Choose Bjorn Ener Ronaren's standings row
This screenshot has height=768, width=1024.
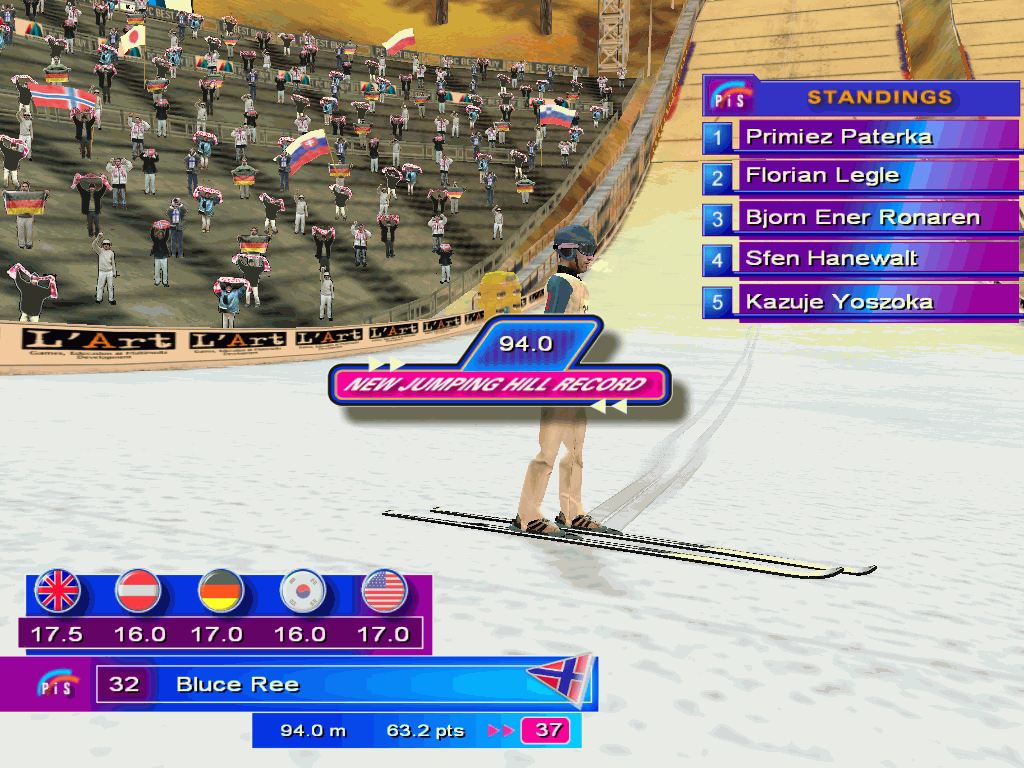click(x=862, y=218)
